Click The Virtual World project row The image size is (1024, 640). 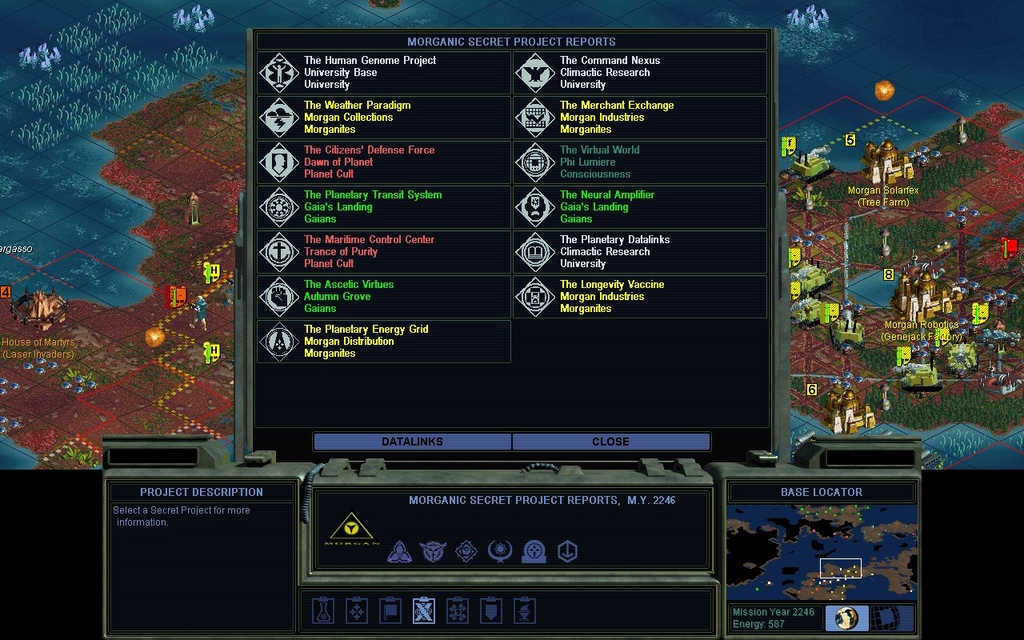click(640, 163)
